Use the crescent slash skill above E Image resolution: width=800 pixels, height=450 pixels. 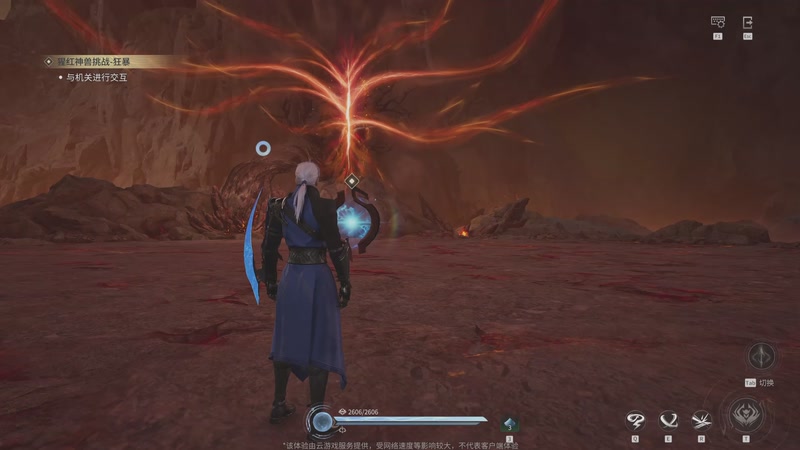coord(668,420)
